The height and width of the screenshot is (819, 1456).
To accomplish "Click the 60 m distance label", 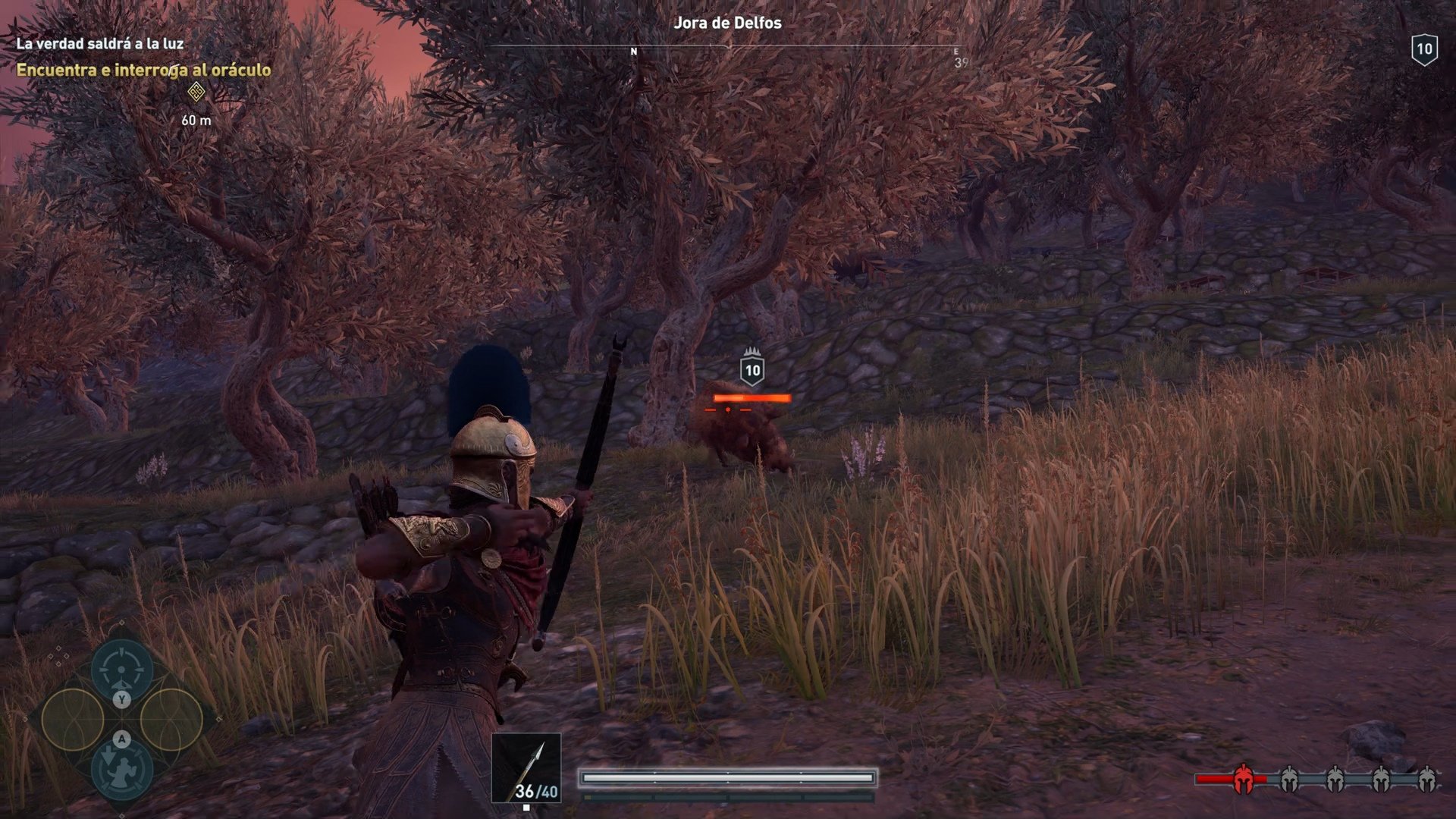I will pyautogui.click(x=196, y=119).
